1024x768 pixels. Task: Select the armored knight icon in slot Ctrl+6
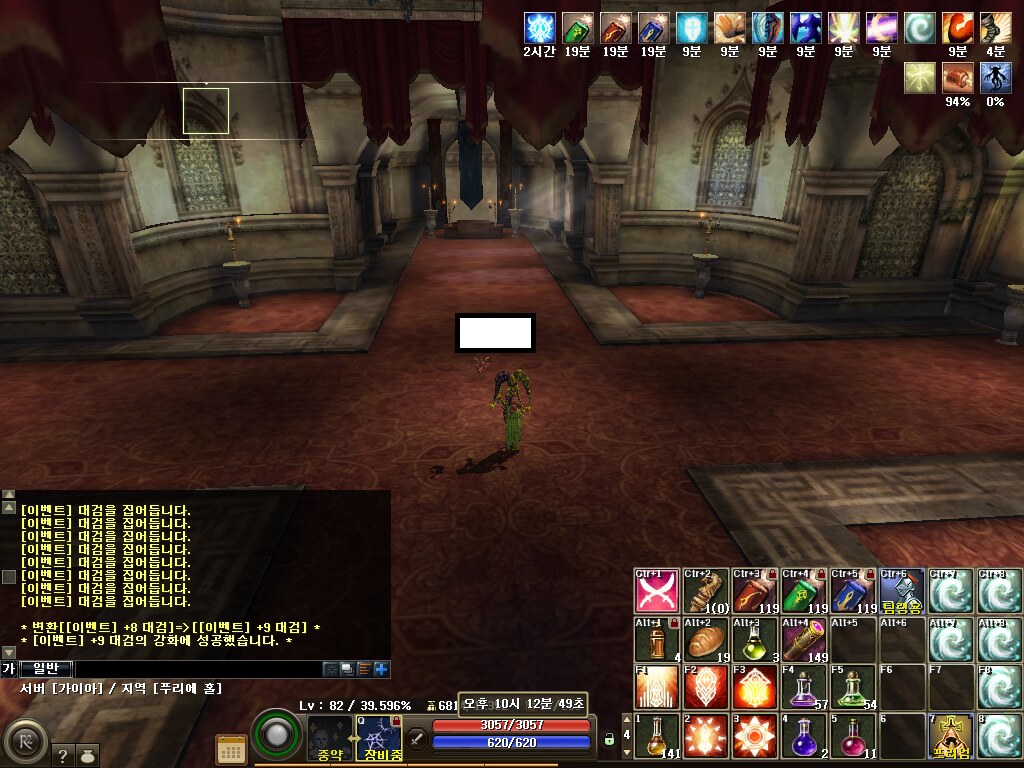click(x=902, y=591)
